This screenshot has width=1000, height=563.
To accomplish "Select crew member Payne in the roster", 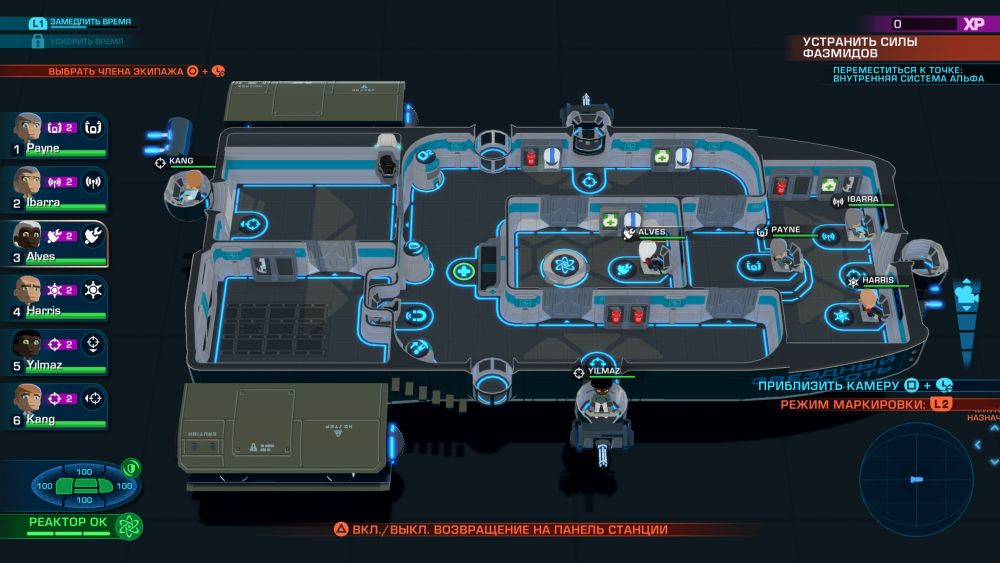I will tap(28, 130).
